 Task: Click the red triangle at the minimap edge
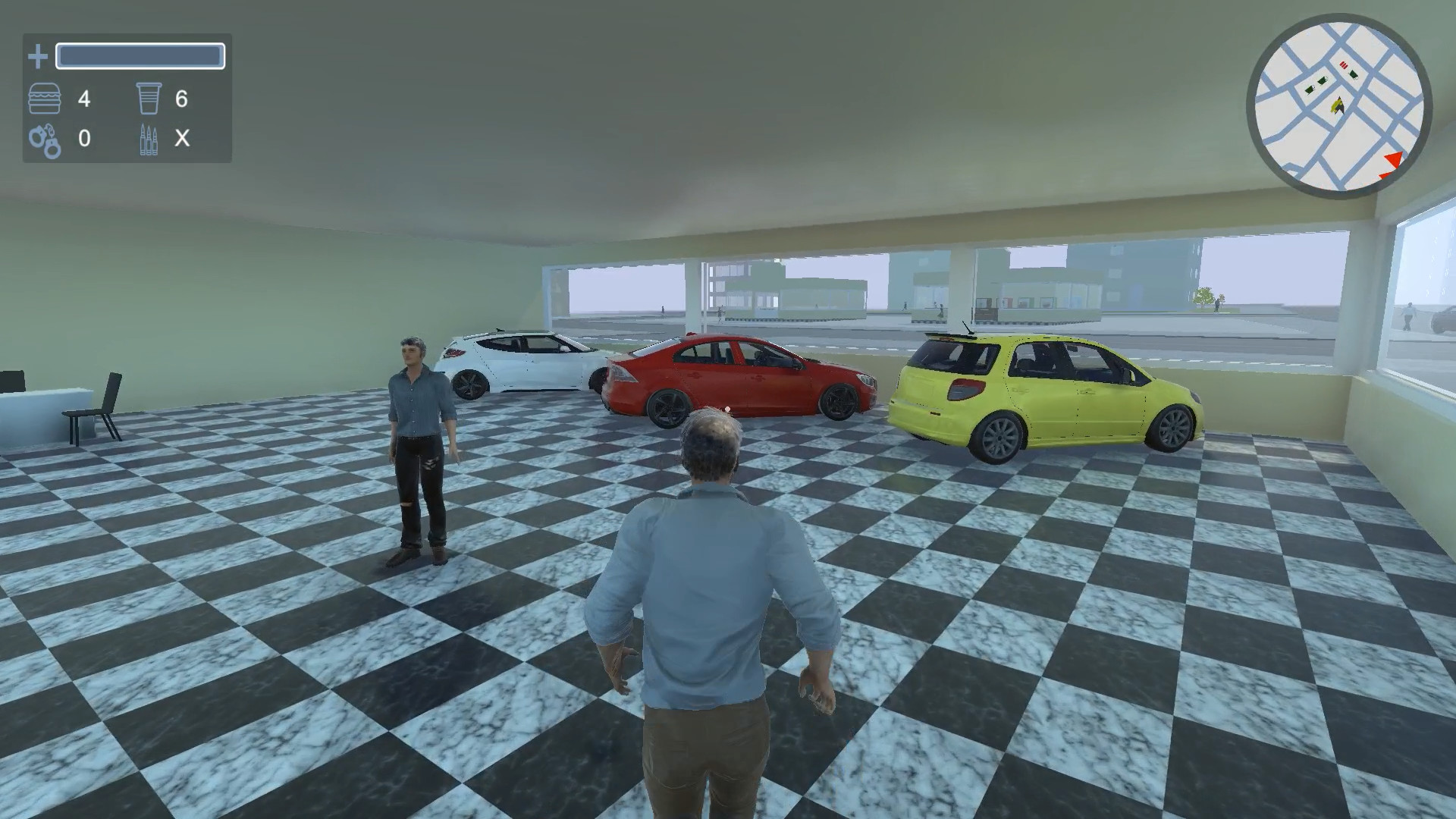[1395, 158]
